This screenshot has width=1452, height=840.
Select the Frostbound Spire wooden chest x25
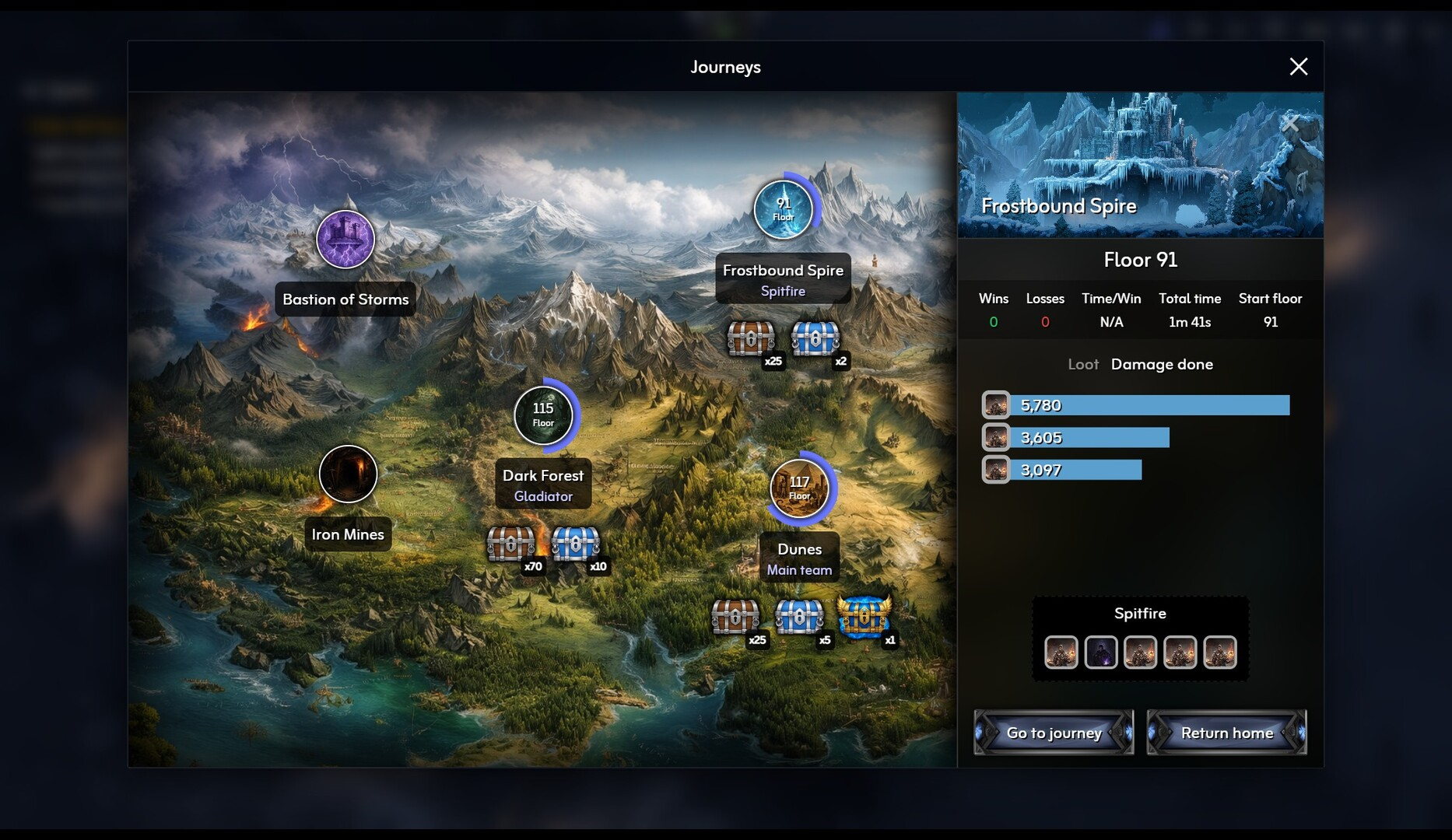pyautogui.click(x=750, y=338)
